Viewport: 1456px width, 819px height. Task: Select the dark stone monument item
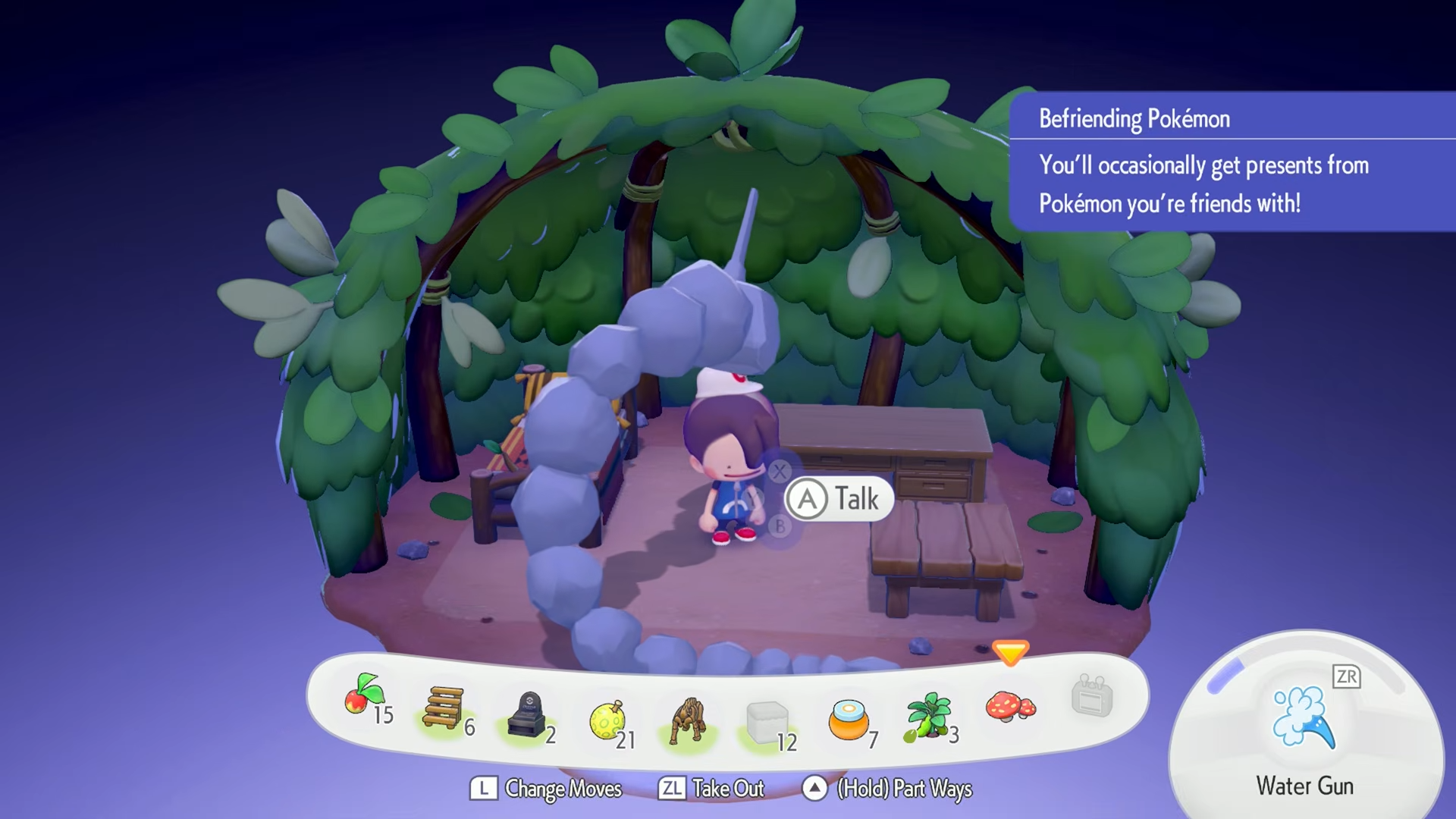coord(529,714)
